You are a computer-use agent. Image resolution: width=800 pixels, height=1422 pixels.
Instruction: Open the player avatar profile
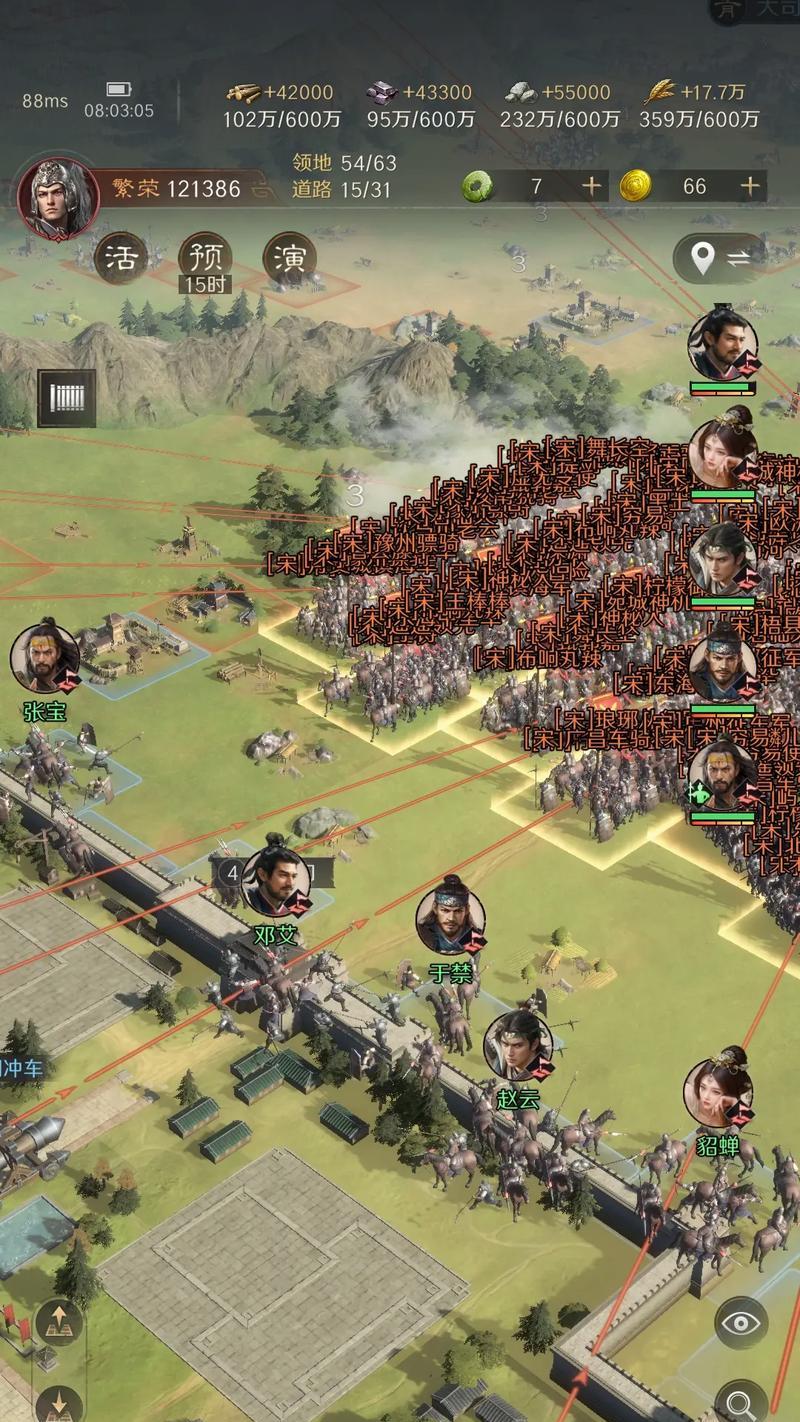[58, 195]
